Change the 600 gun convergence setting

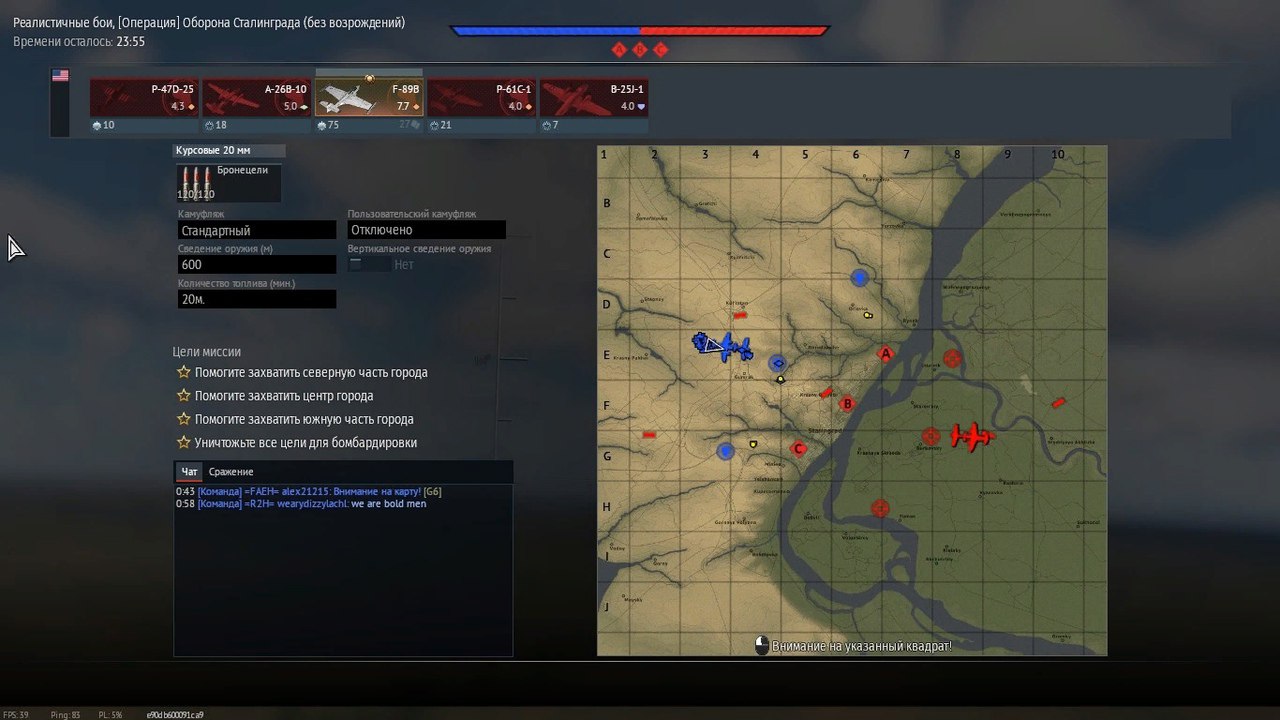click(x=256, y=265)
